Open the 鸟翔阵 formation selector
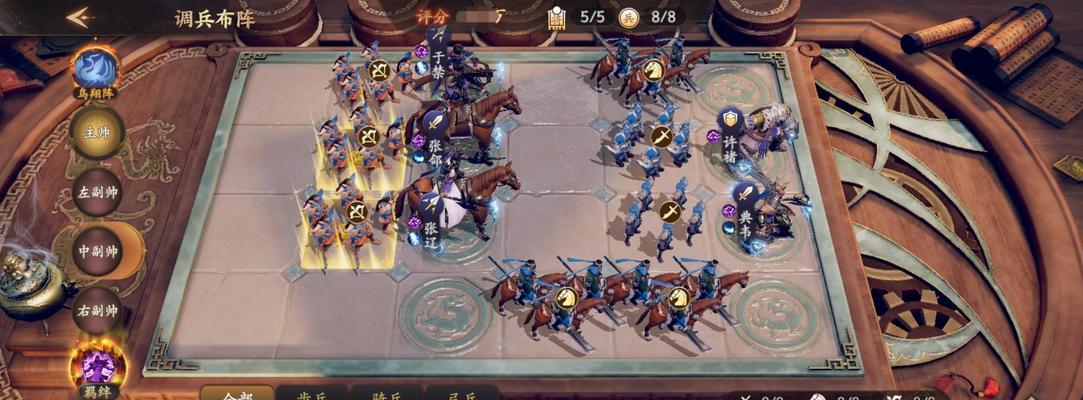1083x400 pixels. pos(96,71)
